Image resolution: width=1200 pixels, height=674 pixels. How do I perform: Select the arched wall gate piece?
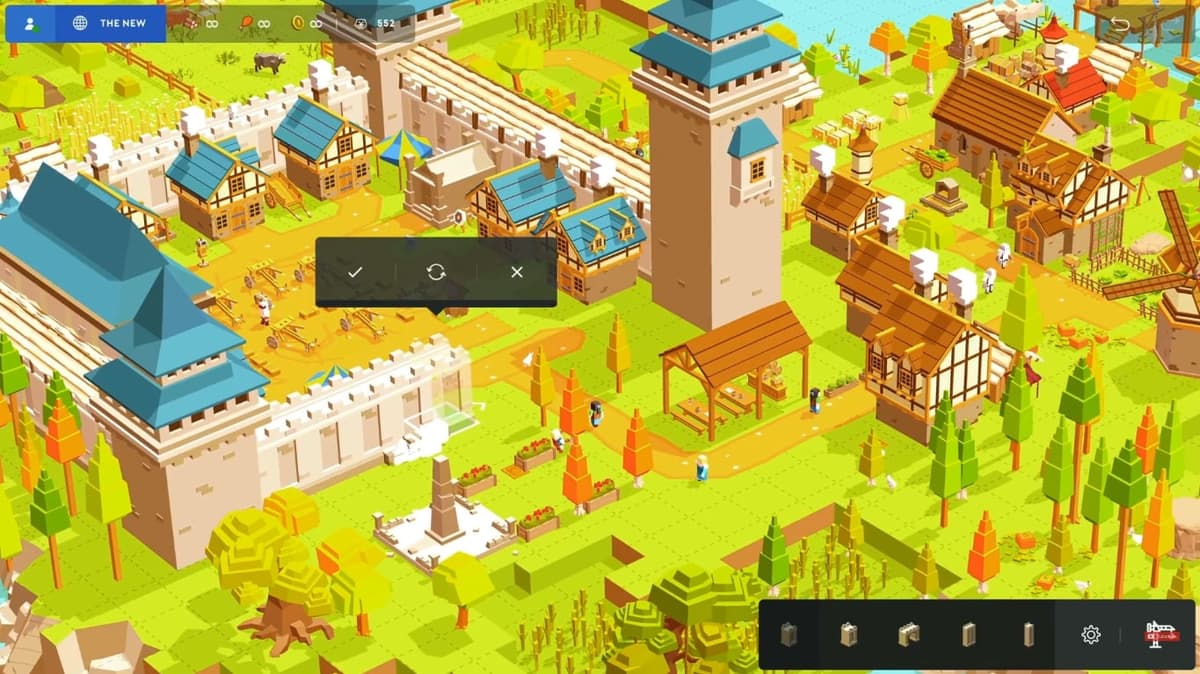click(x=908, y=634)
